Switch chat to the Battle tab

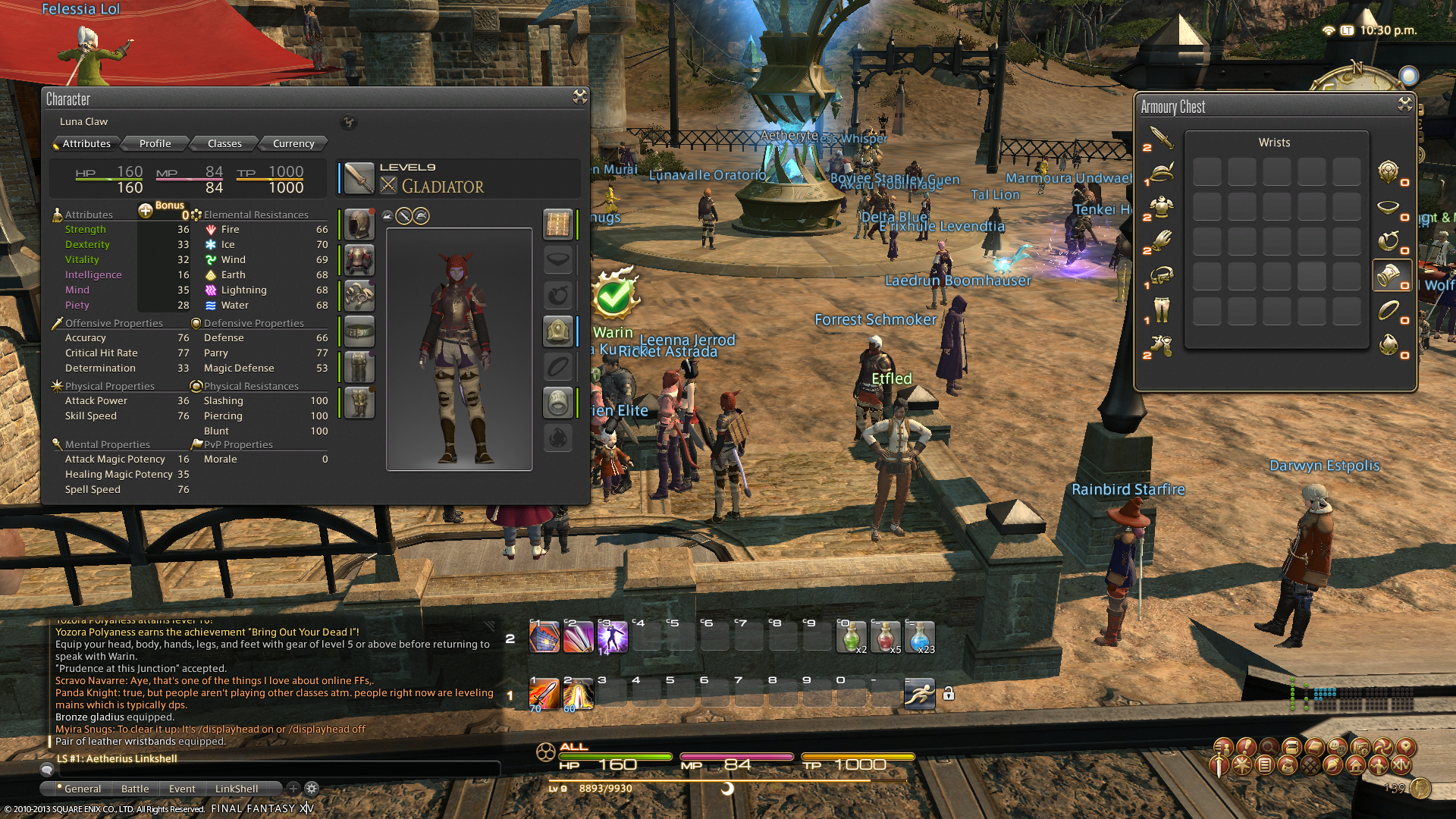tap(135, 789)
